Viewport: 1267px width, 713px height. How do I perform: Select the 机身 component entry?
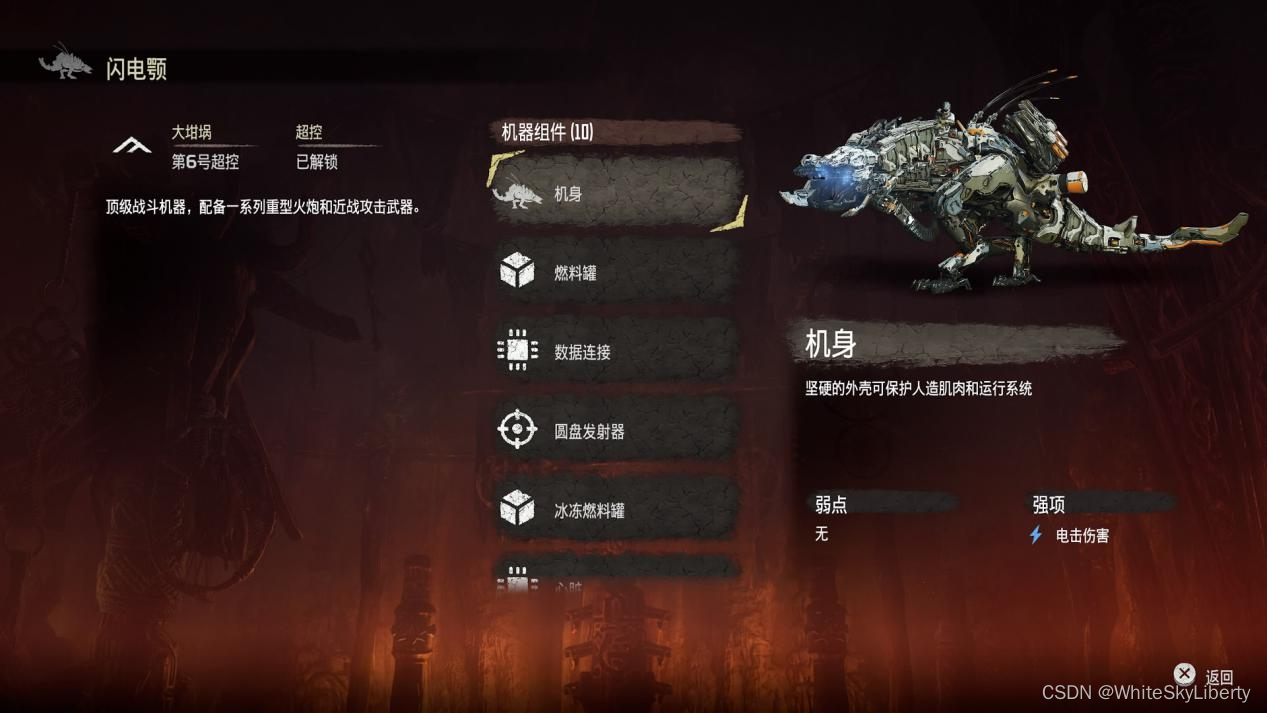tap(616, 193)
